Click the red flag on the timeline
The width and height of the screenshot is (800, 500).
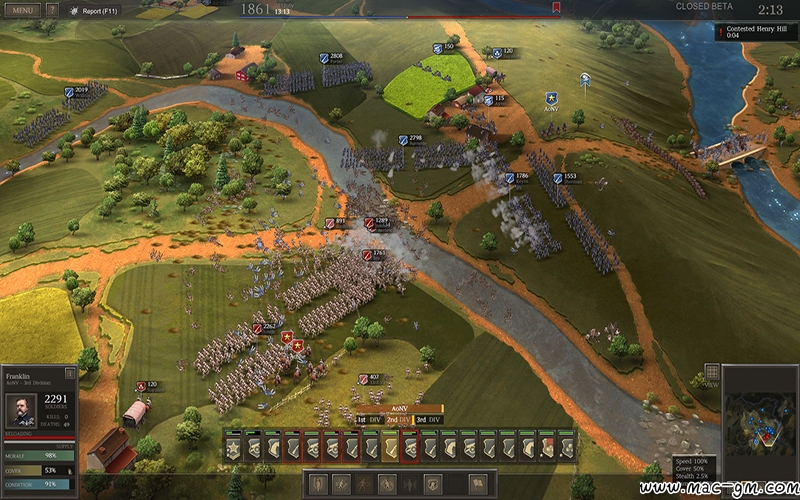(556, 8)
